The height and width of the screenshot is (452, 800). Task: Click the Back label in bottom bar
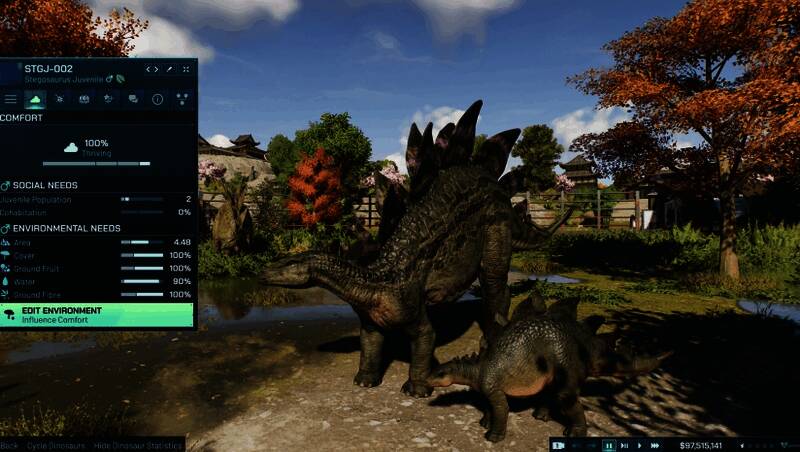pyautogui.click(x=9, y=445)
